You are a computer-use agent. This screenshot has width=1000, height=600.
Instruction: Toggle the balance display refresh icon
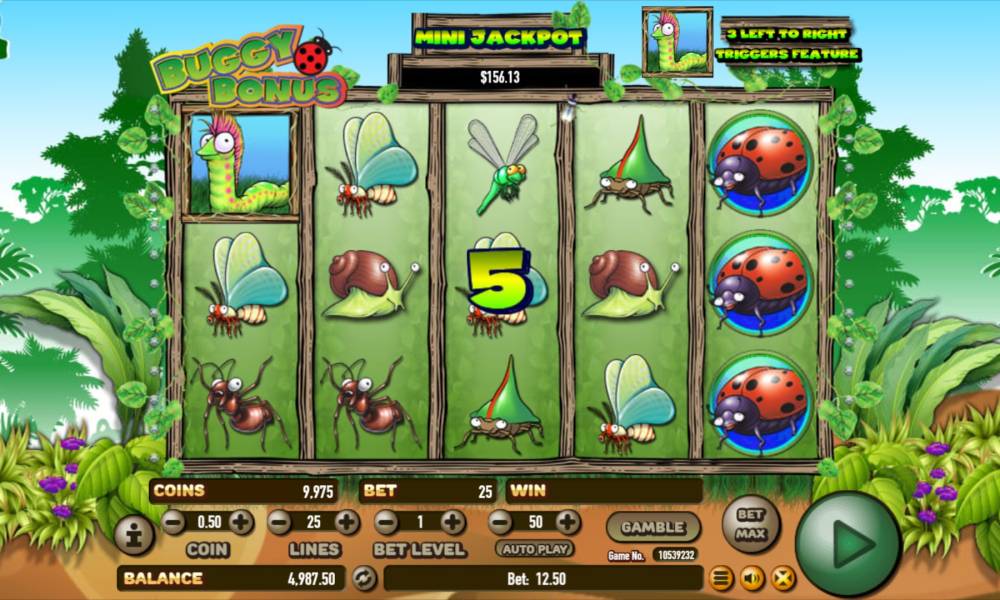click(365, 578)
